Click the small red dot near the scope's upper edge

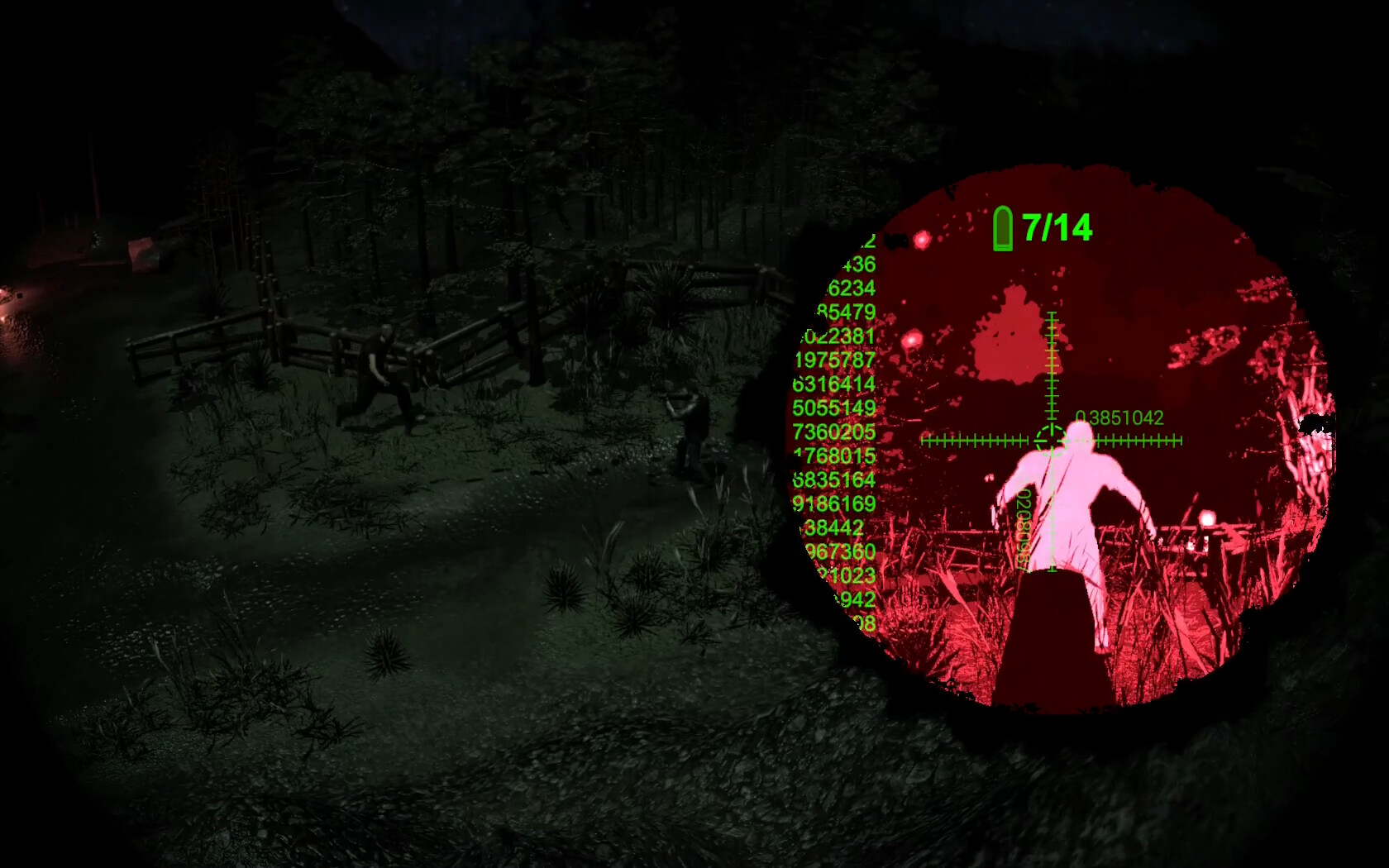point(923,240)
